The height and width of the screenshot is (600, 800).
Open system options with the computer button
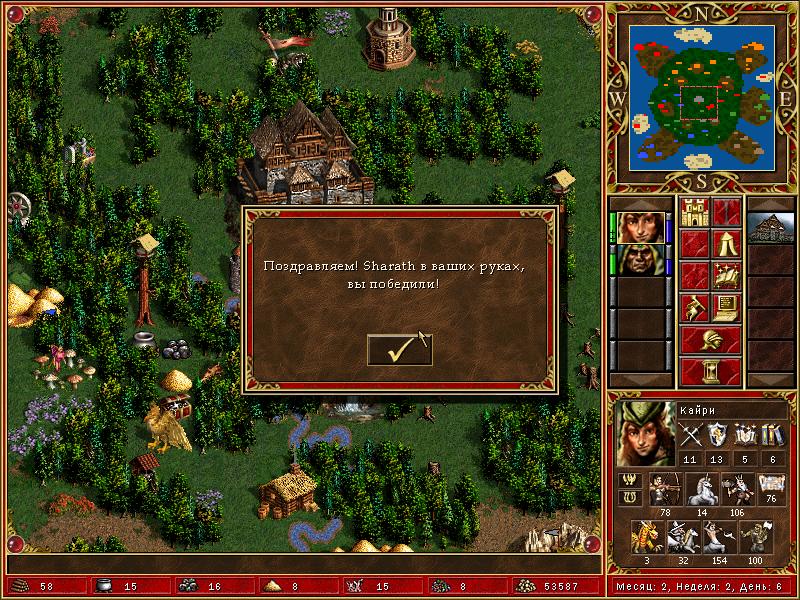click(x=726, y=306)
